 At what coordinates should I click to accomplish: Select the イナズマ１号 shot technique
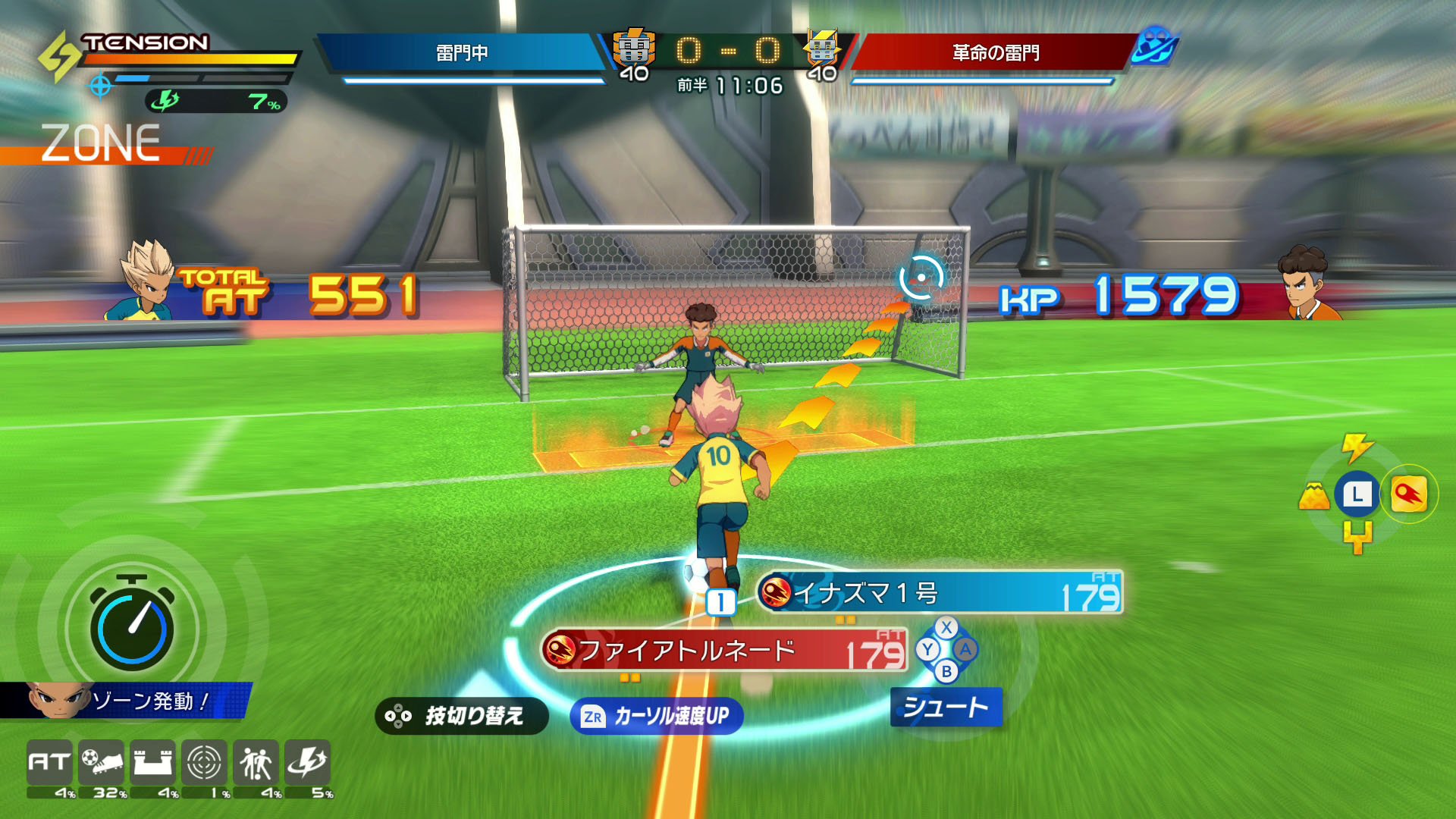point(939,593)
